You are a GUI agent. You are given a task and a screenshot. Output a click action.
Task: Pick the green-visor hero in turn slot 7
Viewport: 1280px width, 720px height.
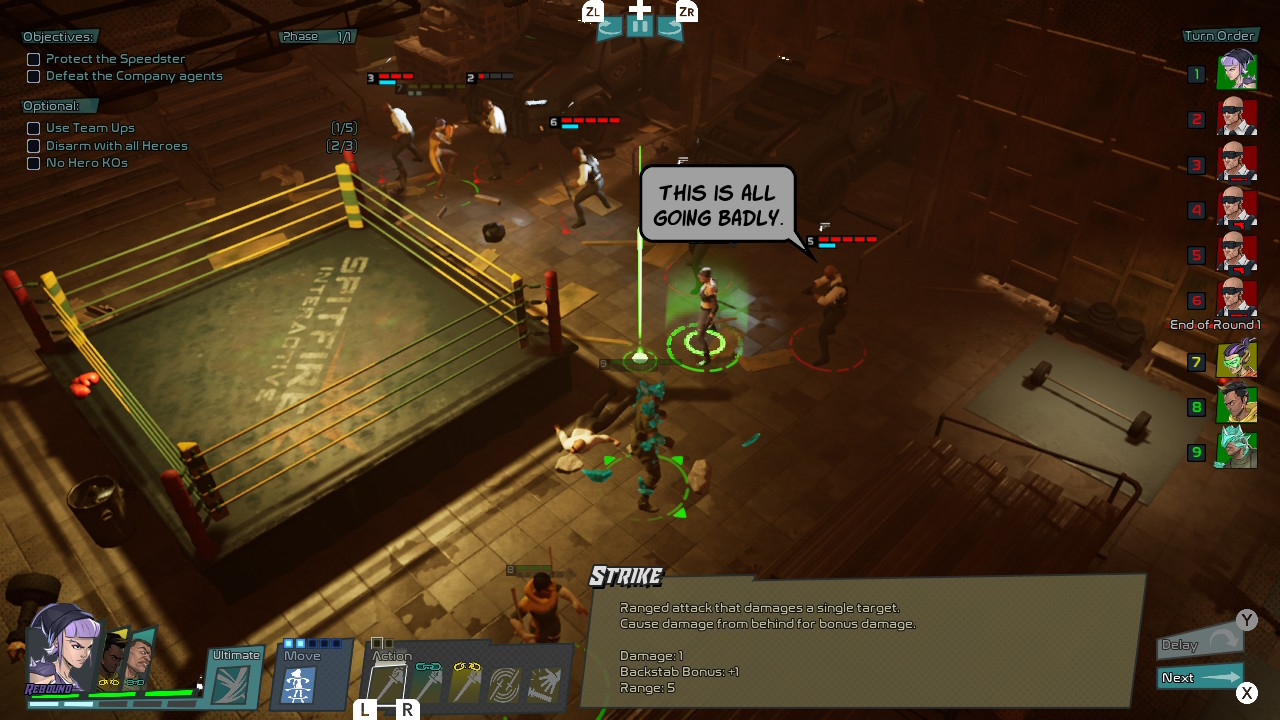click(1237, 361)
